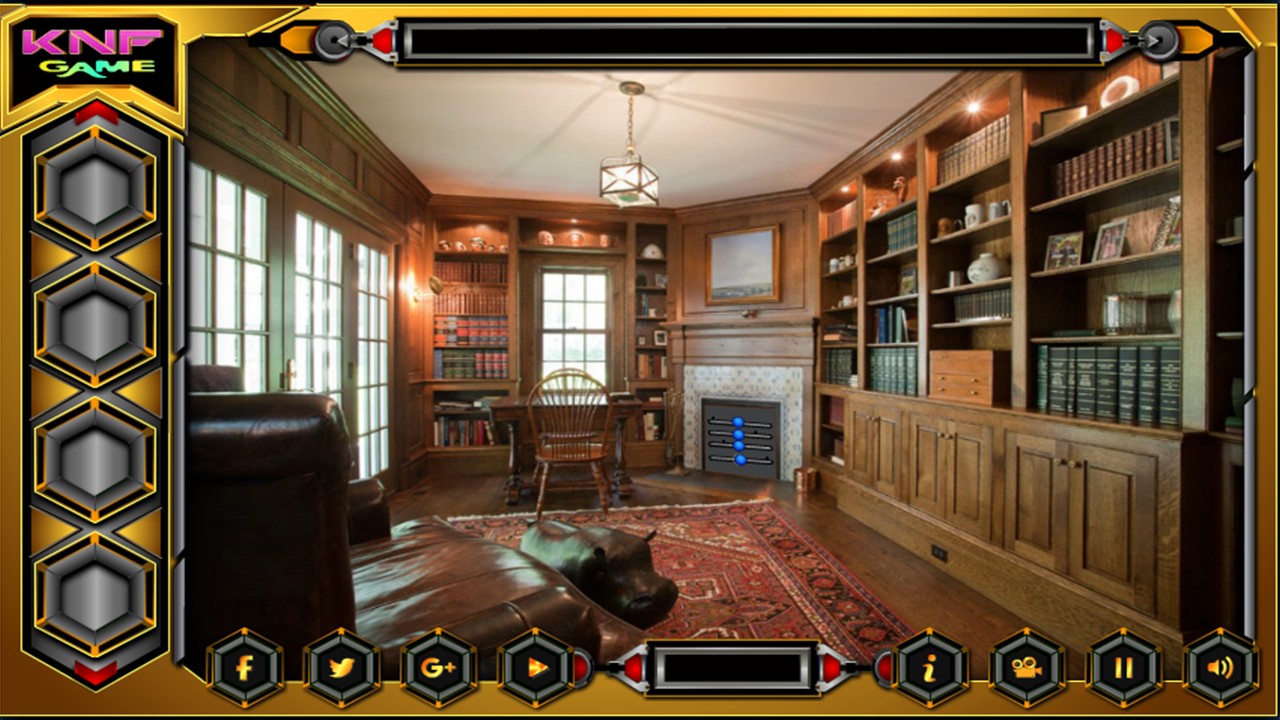The width and height of the screenshot is (1280, 720).
Task: Show game info with the 'i' button
Action: coord(930,668)
